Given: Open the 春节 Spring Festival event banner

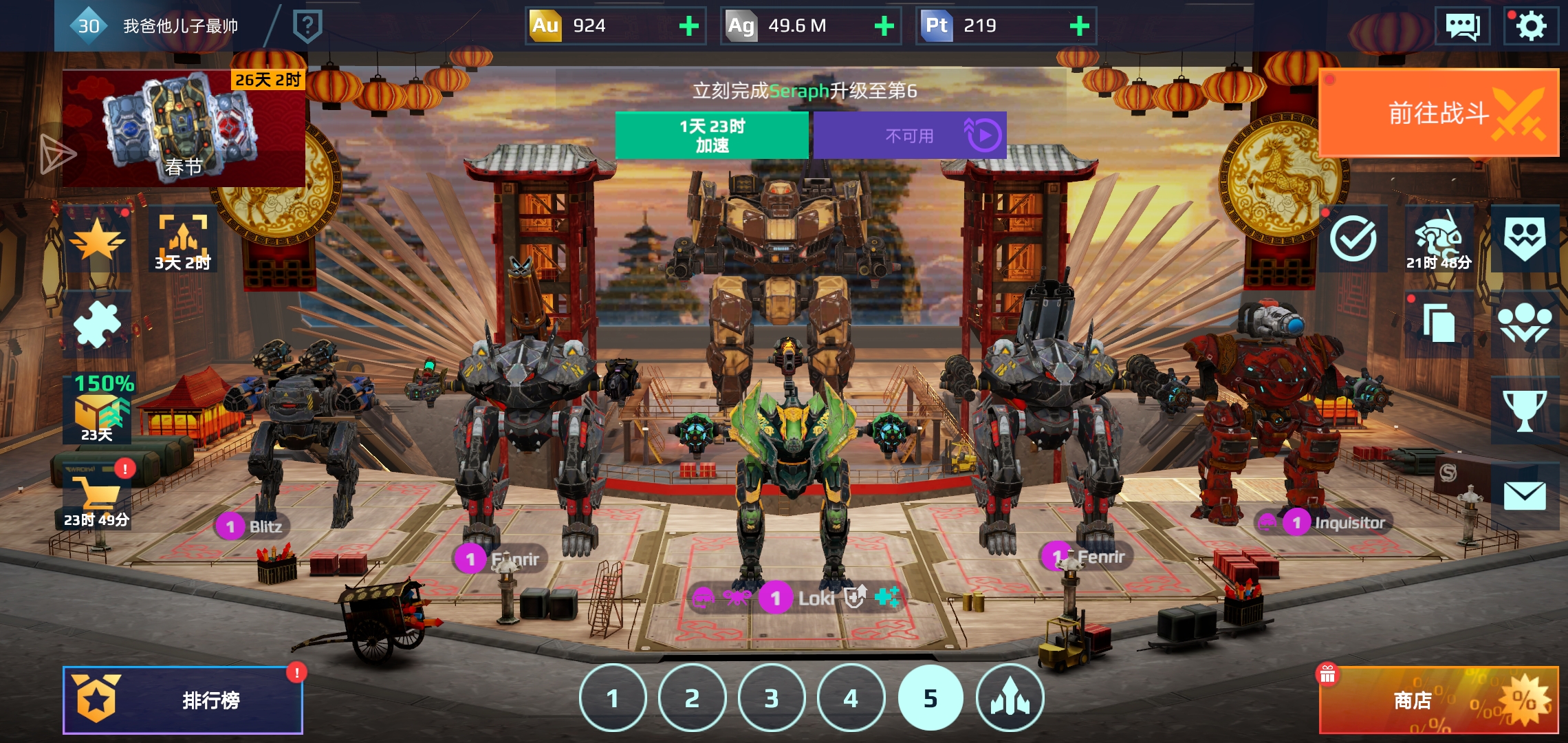Looking at the screenshot, I should tap(184, 128).
